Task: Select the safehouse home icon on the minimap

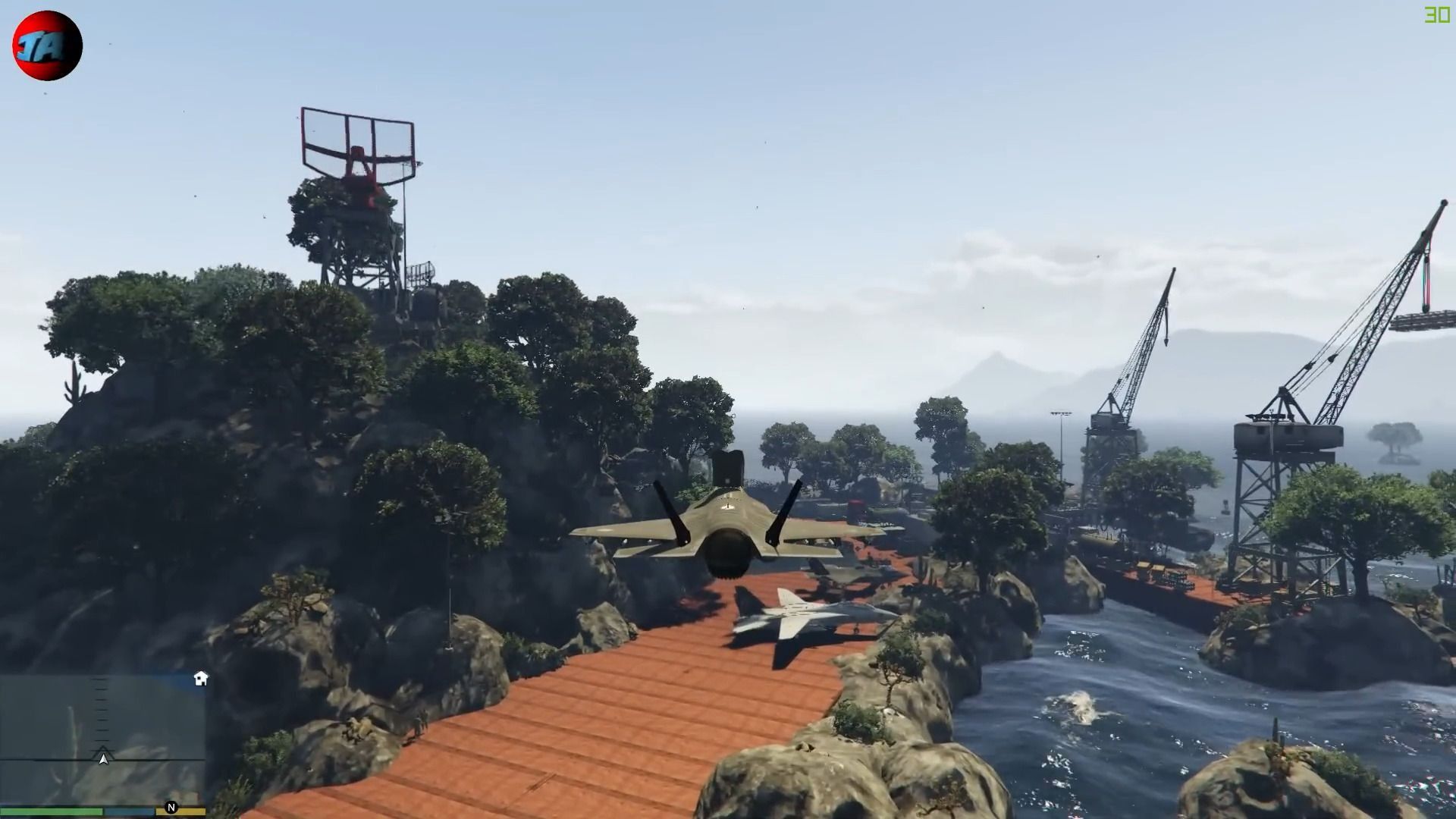Action: (201, 679)
